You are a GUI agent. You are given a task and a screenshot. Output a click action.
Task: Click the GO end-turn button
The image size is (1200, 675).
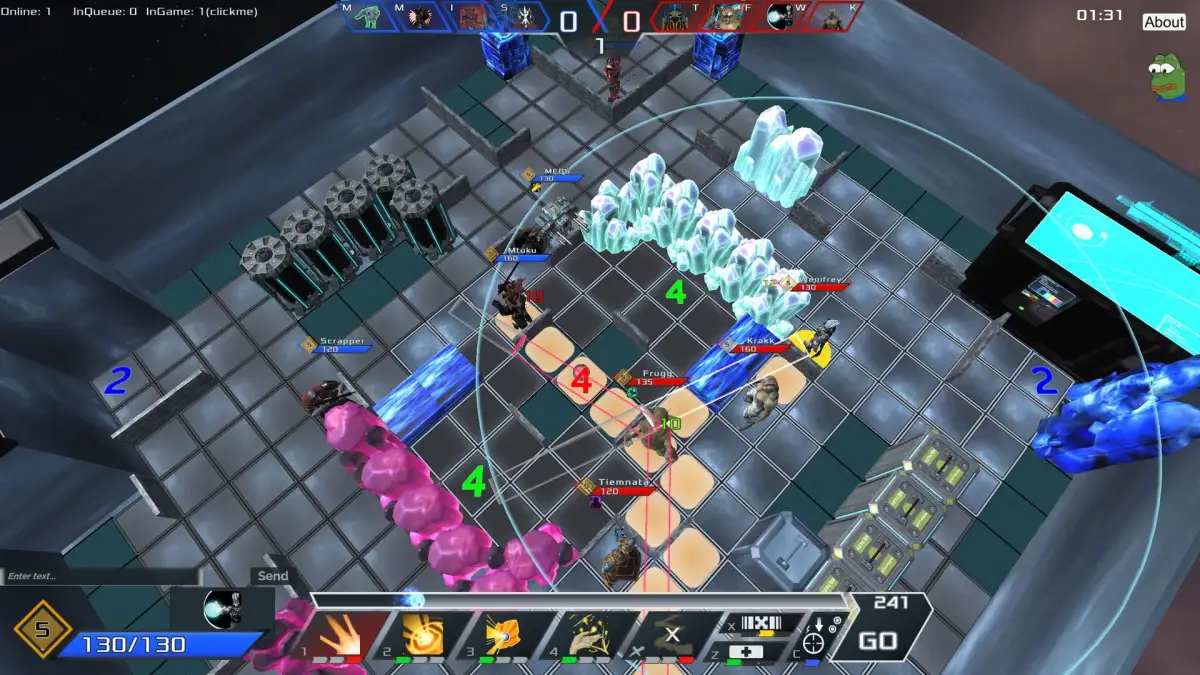(877, 641)
